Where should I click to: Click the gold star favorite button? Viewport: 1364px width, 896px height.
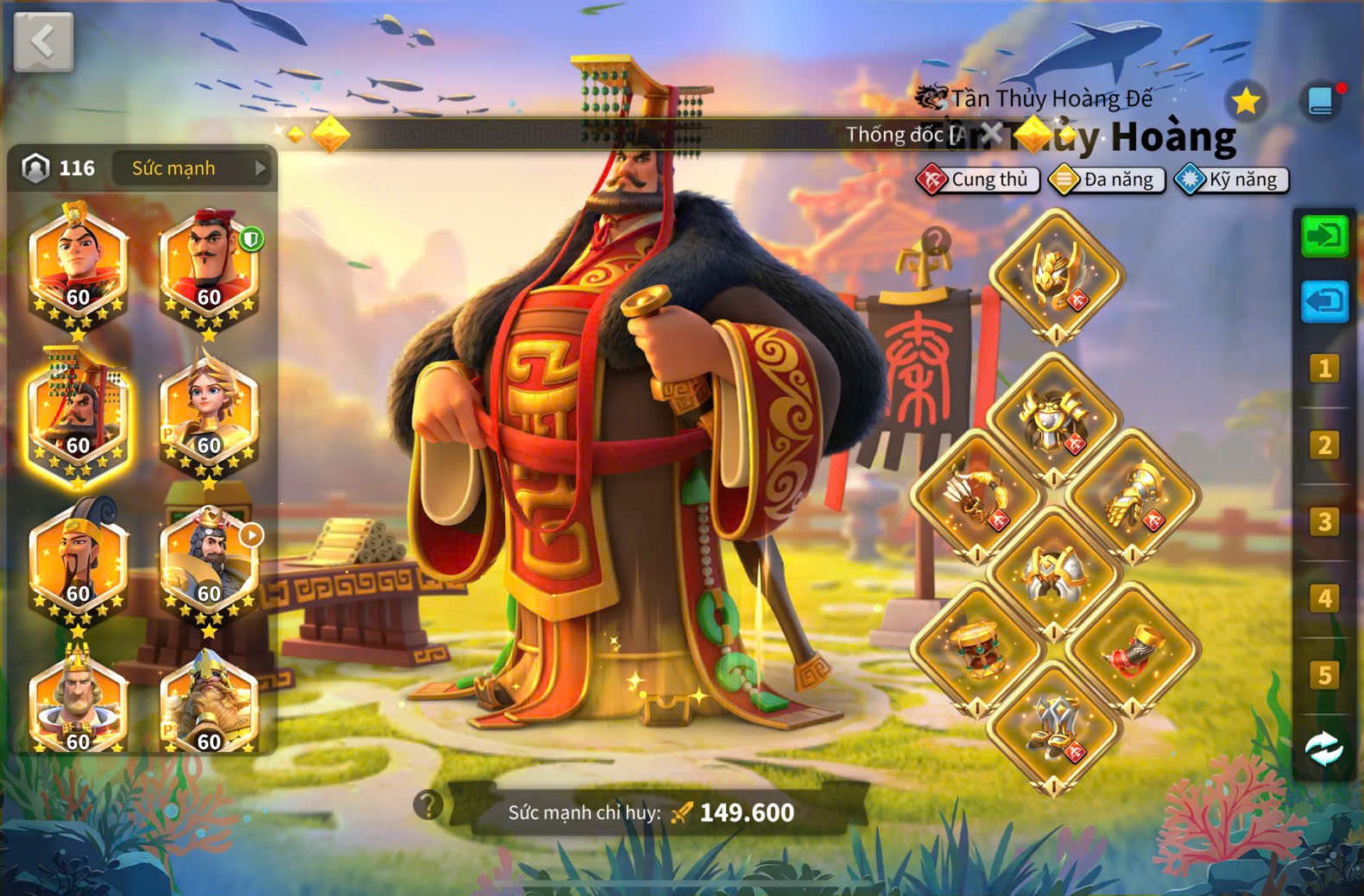(x=1246, y=102)
